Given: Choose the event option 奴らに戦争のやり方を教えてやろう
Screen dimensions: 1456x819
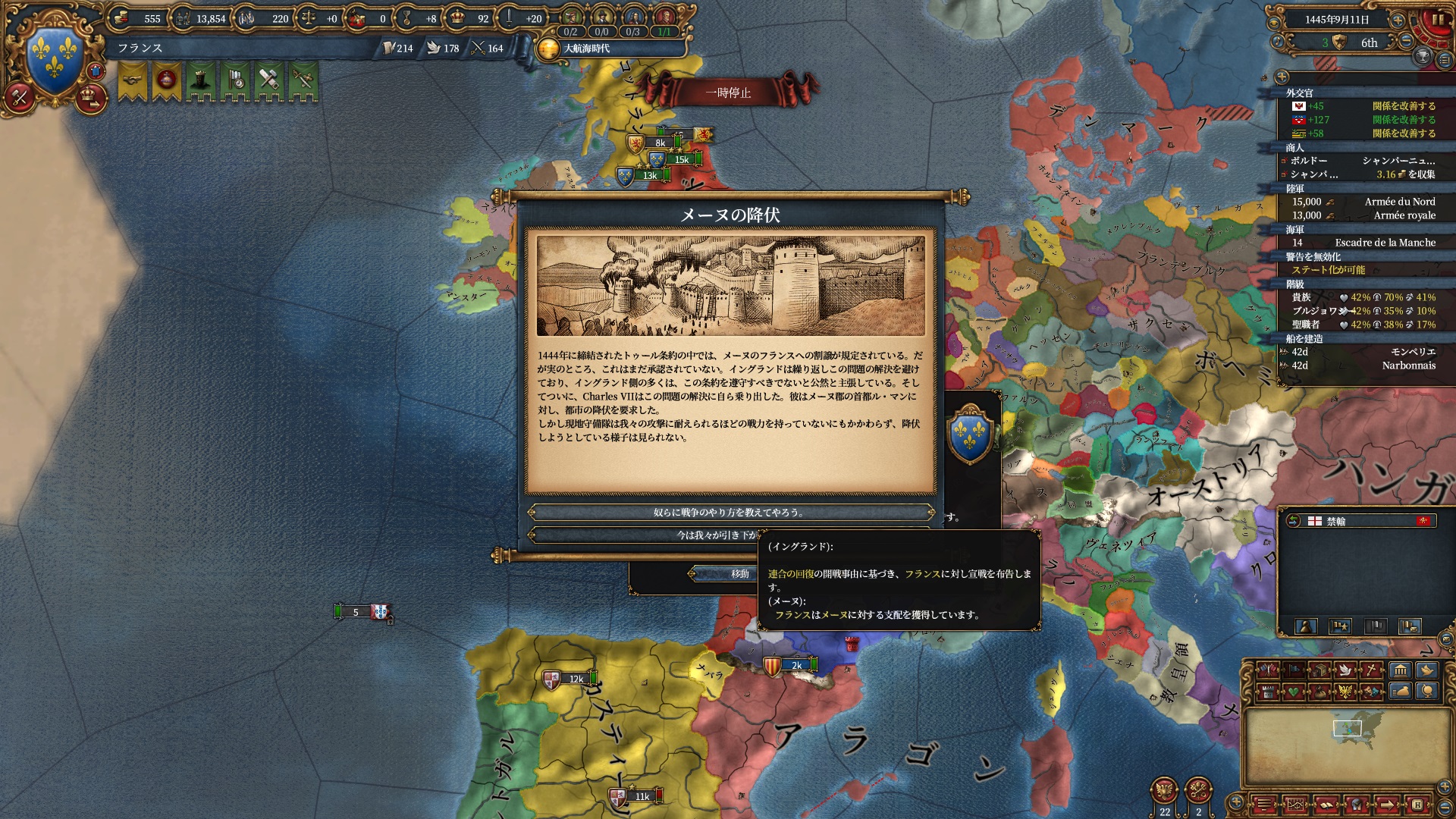Looking at the screenshot, I should point(730,513).
